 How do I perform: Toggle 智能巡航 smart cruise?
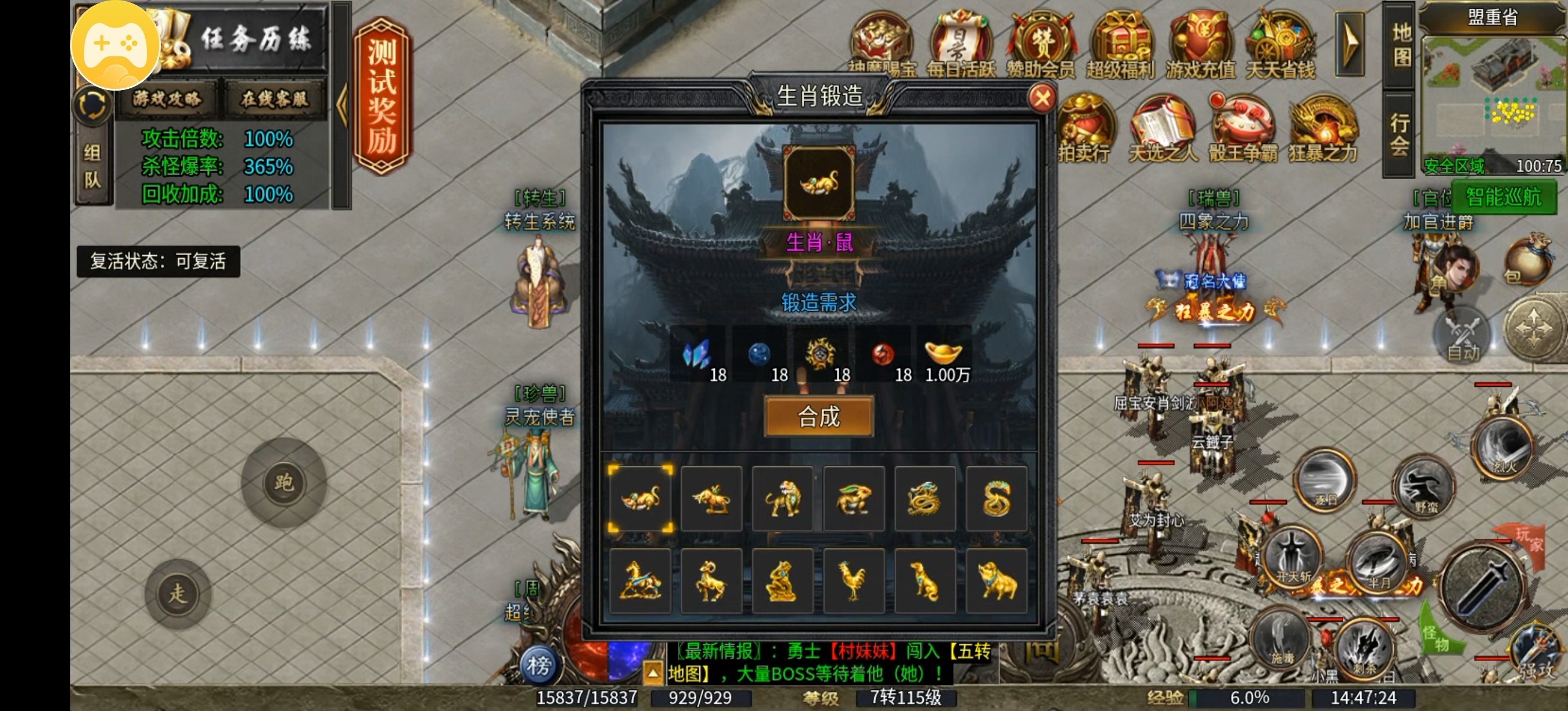coord(1503,196)
